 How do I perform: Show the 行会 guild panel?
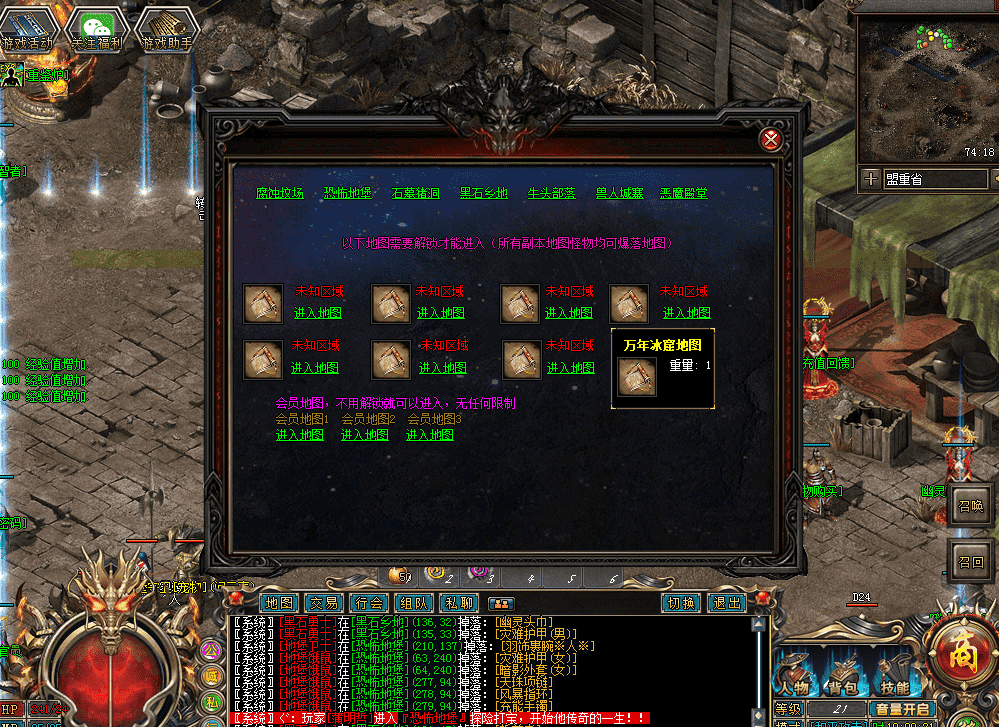[x=370, y=603]
